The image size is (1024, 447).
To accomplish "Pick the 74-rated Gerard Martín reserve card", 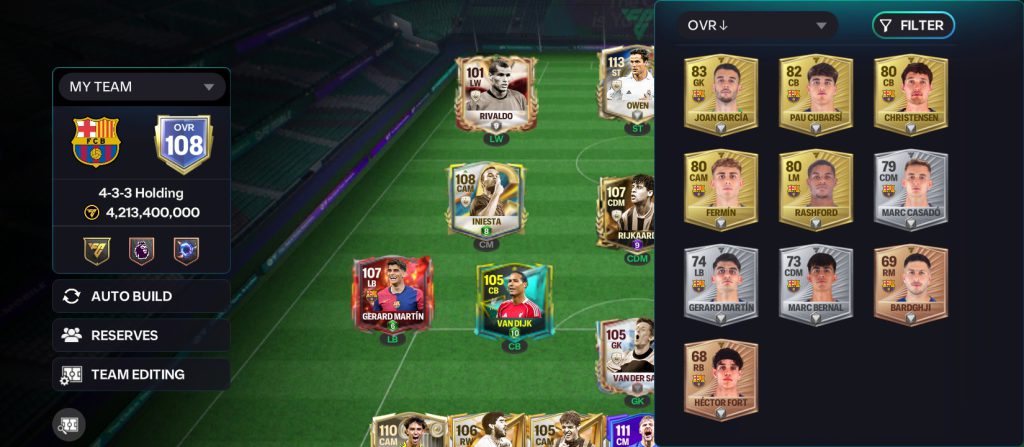I will point(721,285).
